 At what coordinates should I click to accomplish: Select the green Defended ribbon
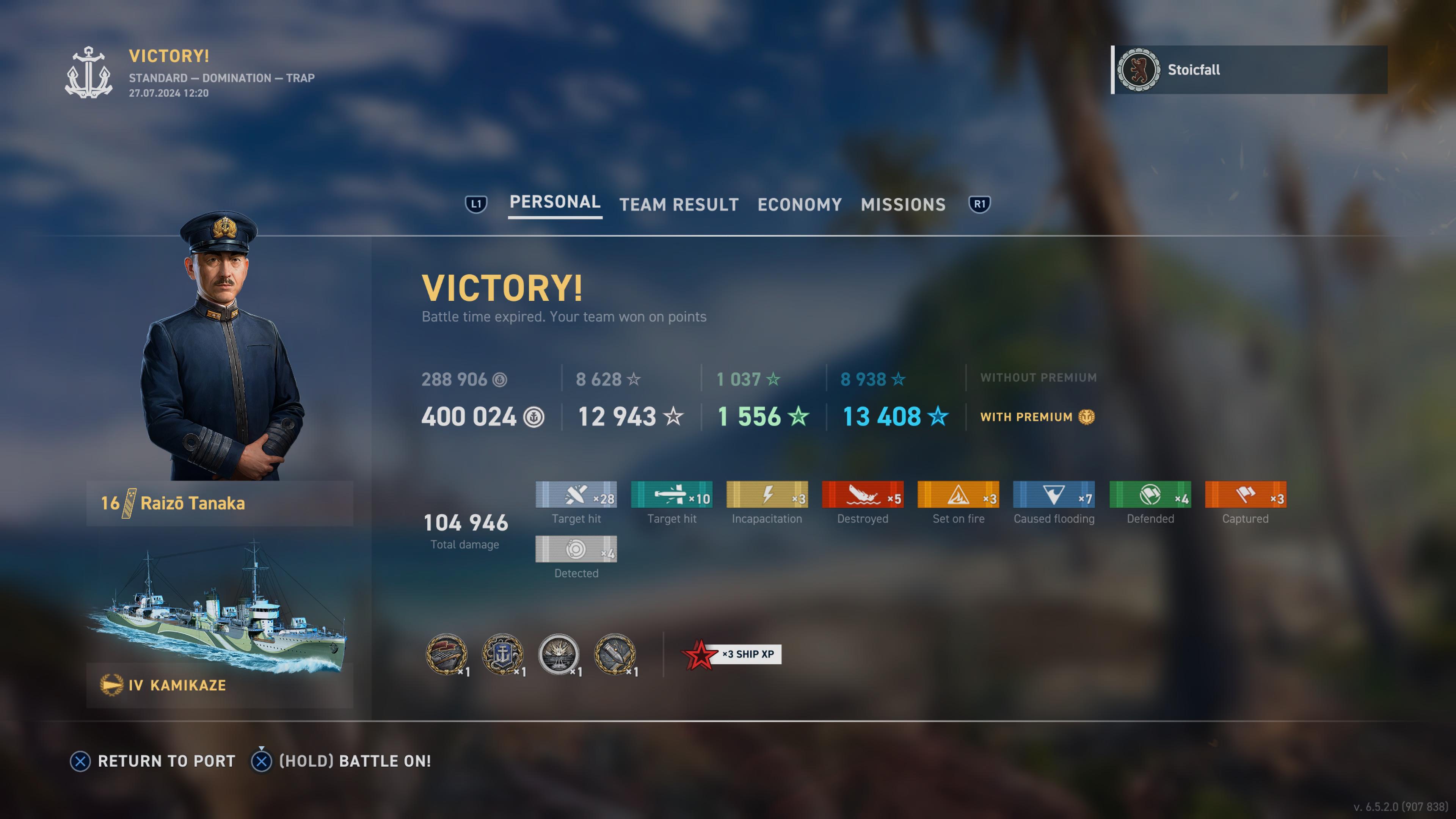pos(1150,495)
